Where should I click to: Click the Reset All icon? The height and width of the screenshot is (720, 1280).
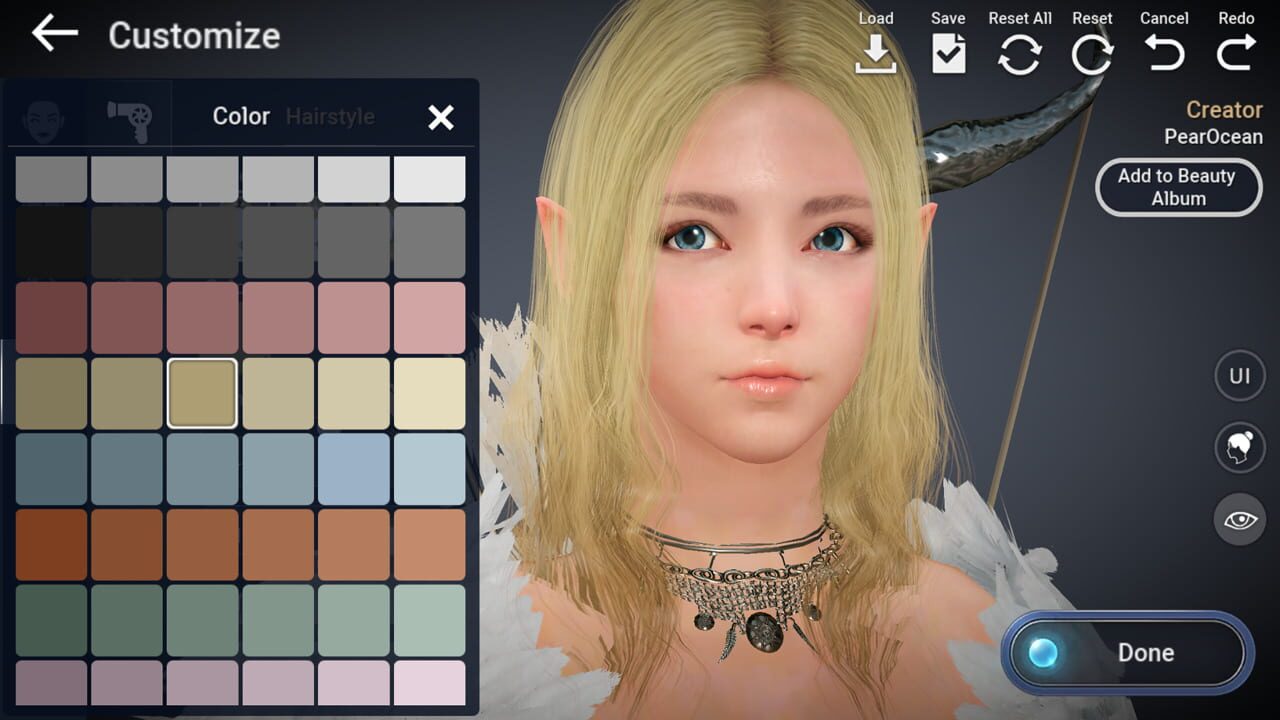coord(1020,50)
